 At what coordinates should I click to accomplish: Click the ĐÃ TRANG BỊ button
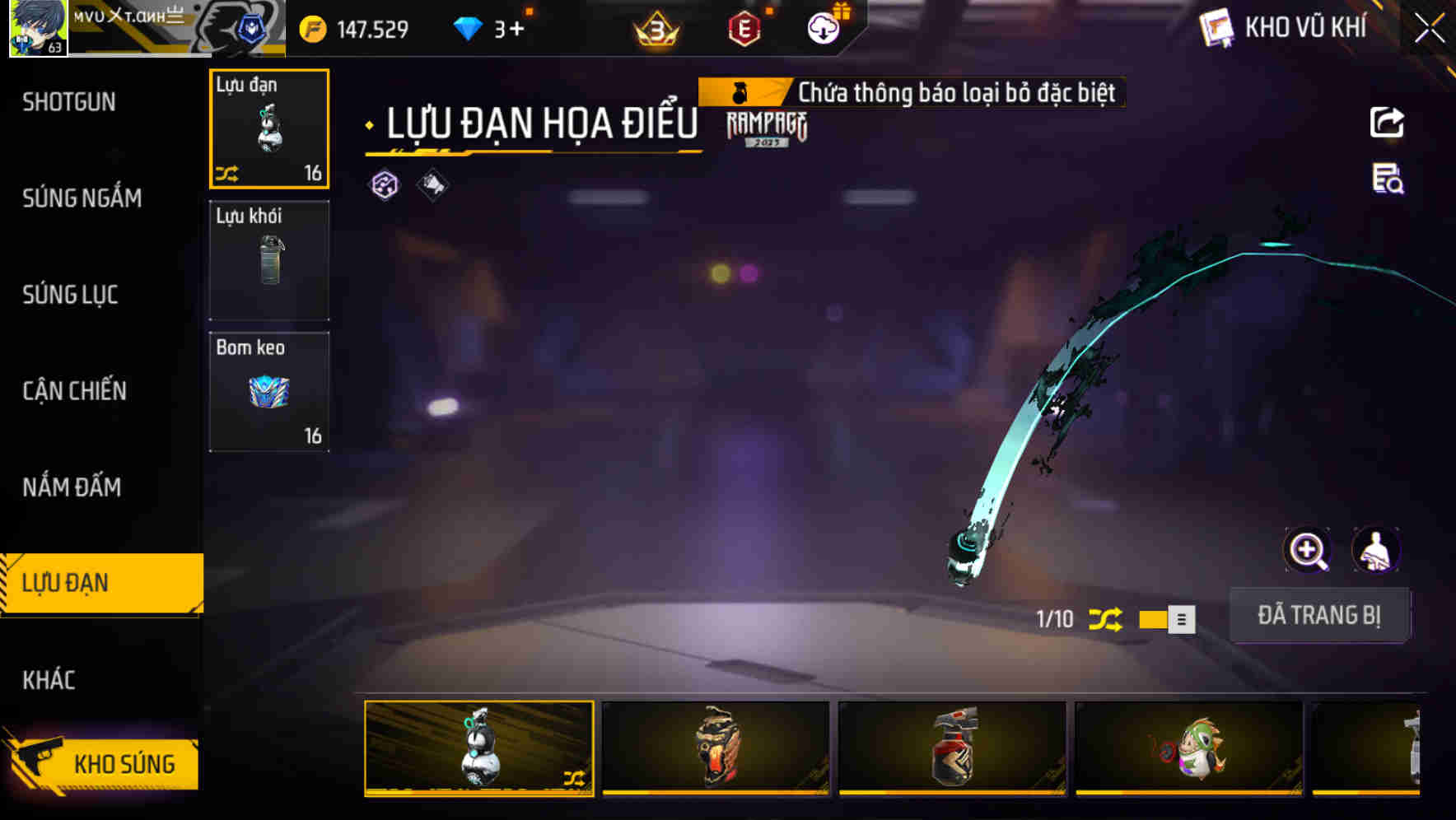pyautogui.click(x=1320, y=615)
